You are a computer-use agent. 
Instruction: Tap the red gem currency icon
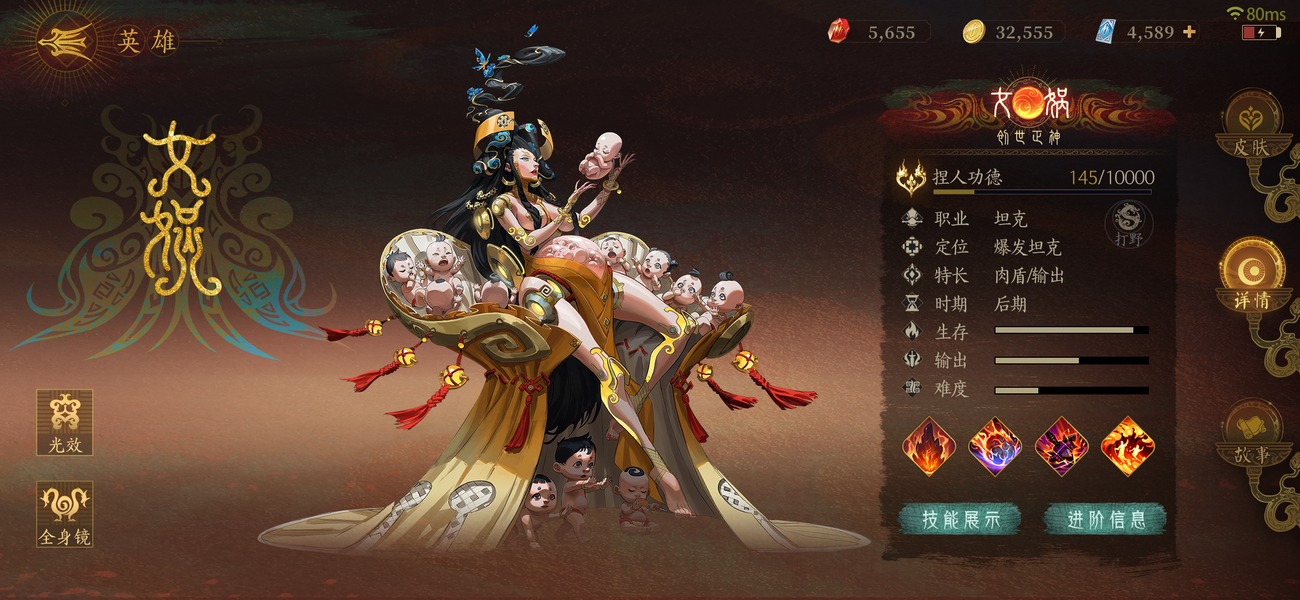838,32
